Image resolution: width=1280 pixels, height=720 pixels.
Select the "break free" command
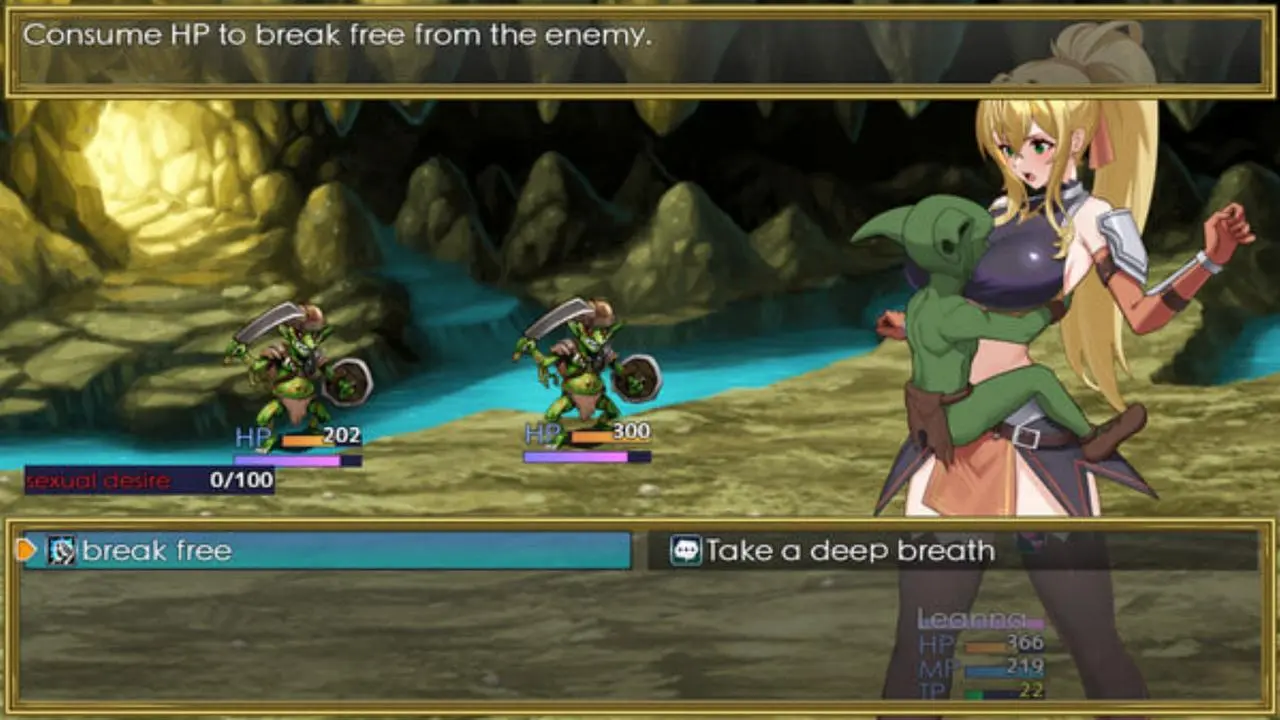coord(327,550)
